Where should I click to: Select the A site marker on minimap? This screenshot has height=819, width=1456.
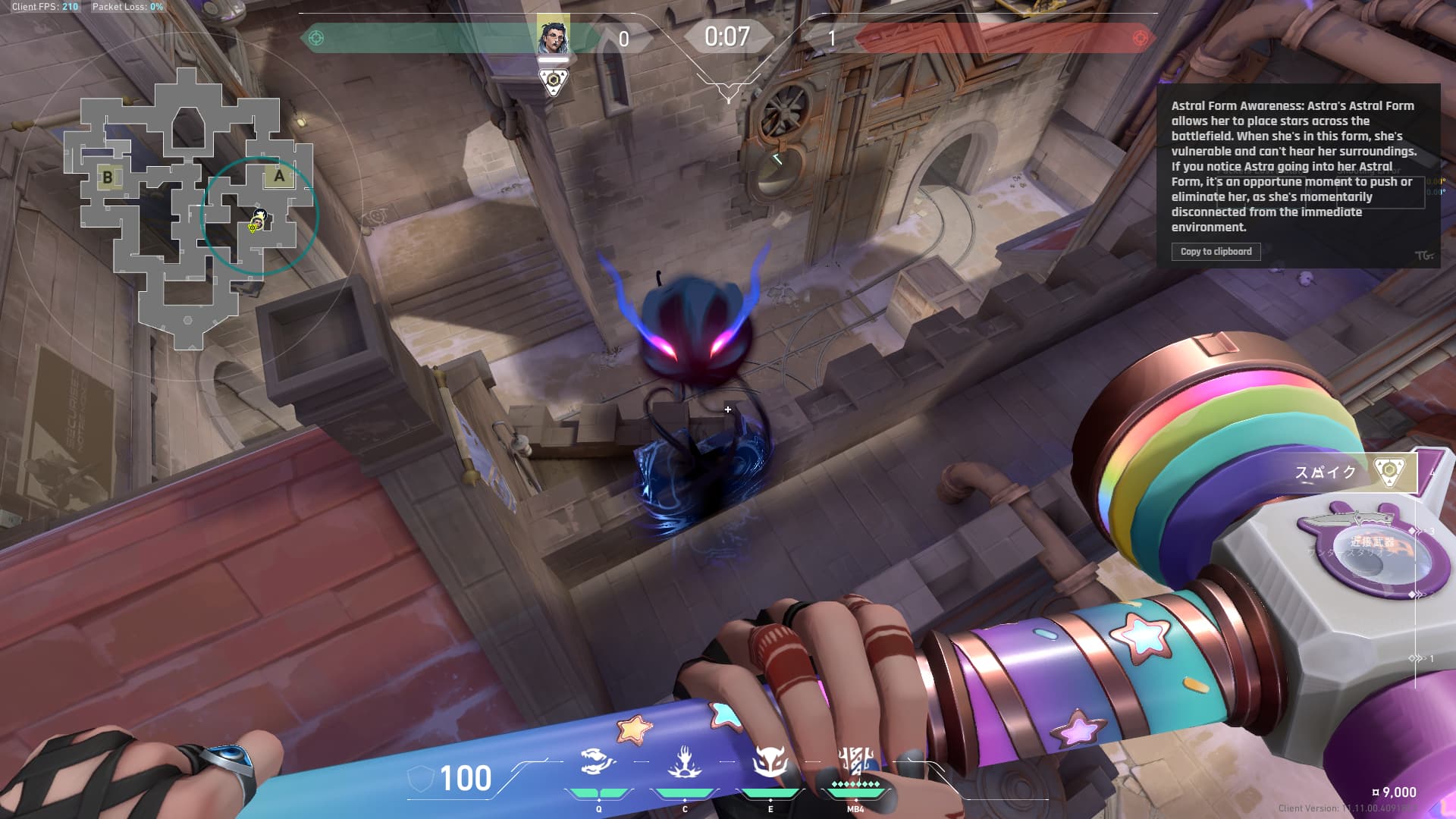point(279,177)
